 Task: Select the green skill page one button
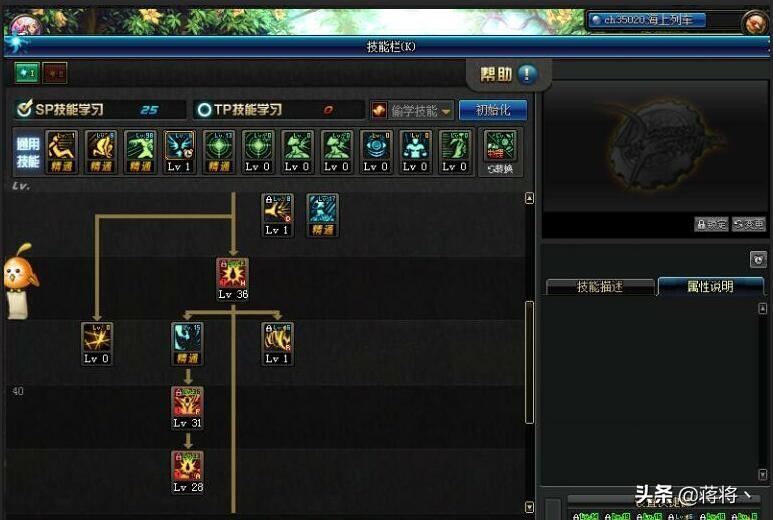[26, 72]
